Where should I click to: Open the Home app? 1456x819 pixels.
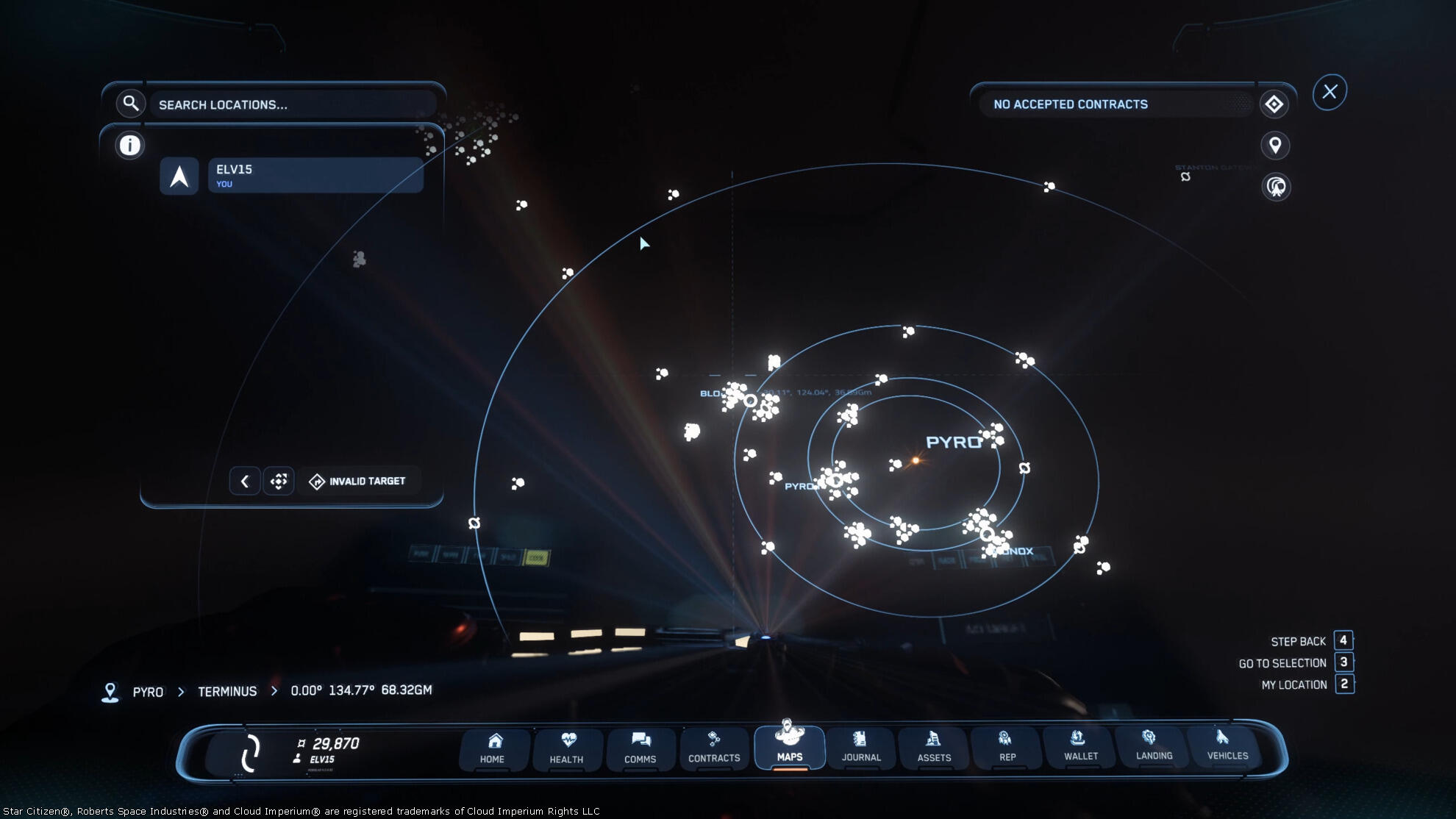493,748
